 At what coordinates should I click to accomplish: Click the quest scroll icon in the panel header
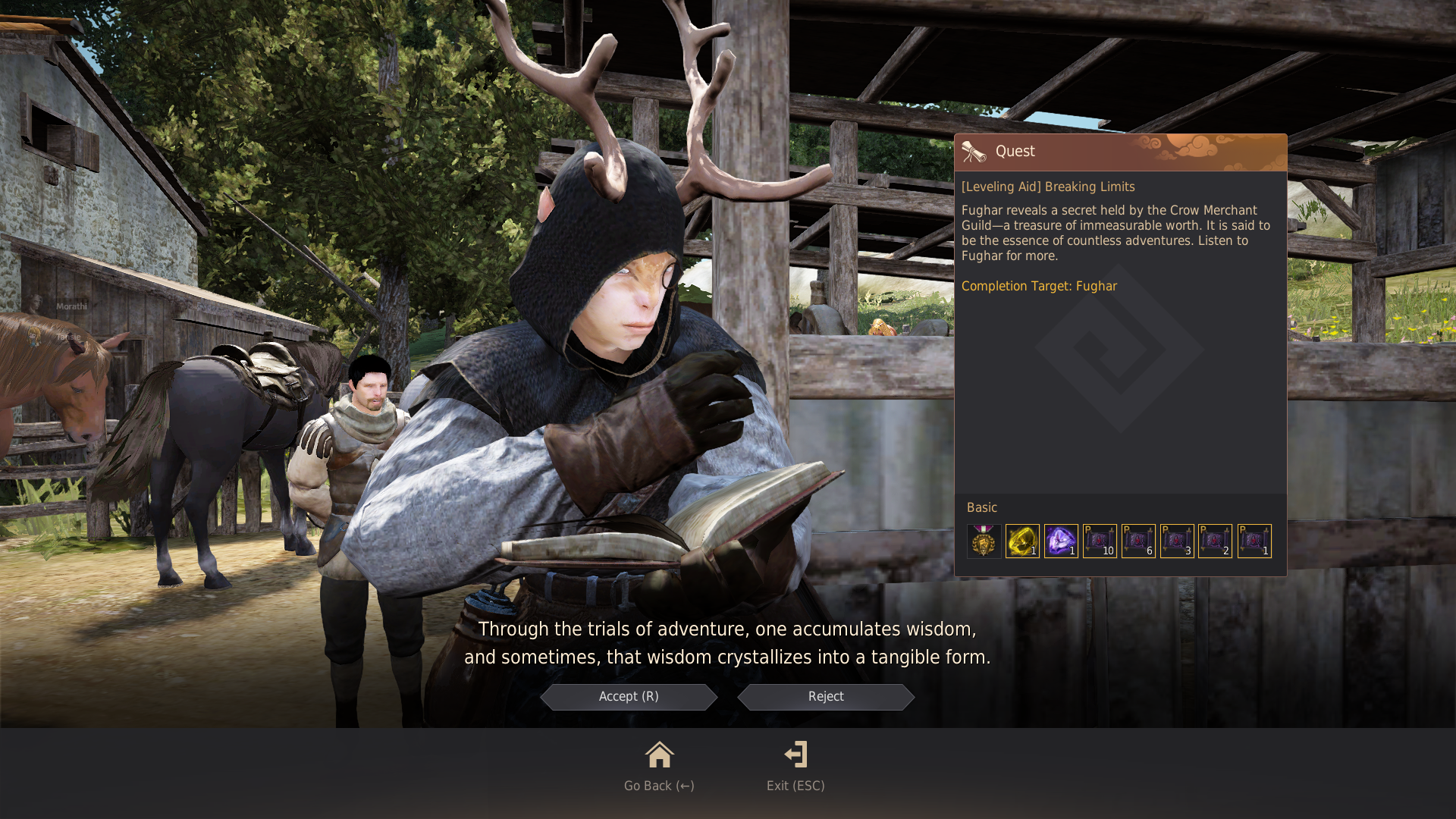pyautogui.click(x=974, y=151)
